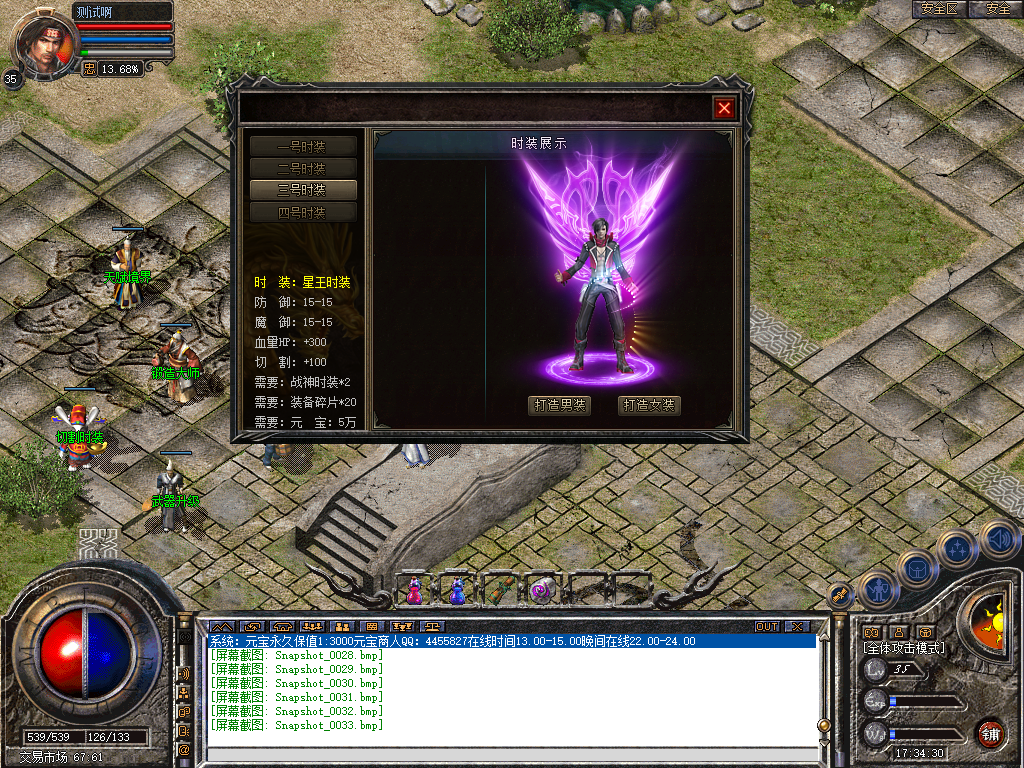Choose the 三号时装 tab

[x=302, y=190]
